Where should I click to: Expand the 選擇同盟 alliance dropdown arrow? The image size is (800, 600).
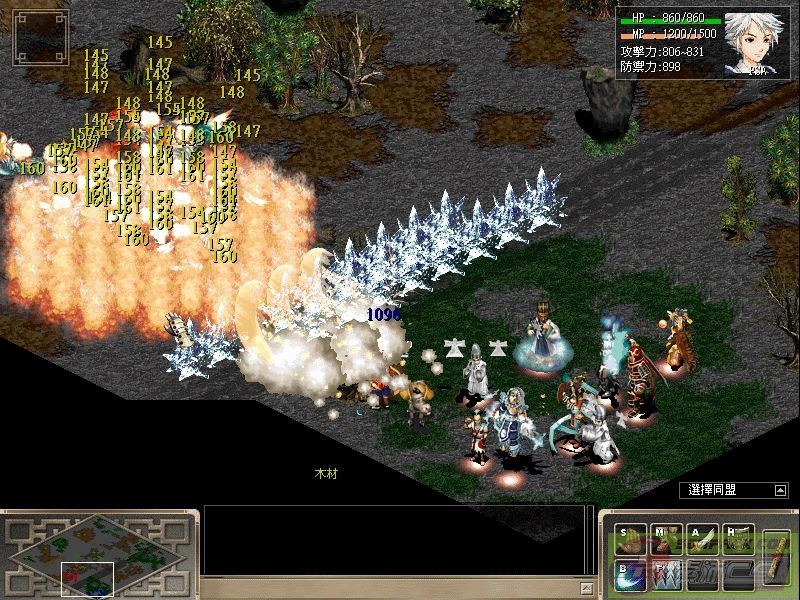(780, 490)
